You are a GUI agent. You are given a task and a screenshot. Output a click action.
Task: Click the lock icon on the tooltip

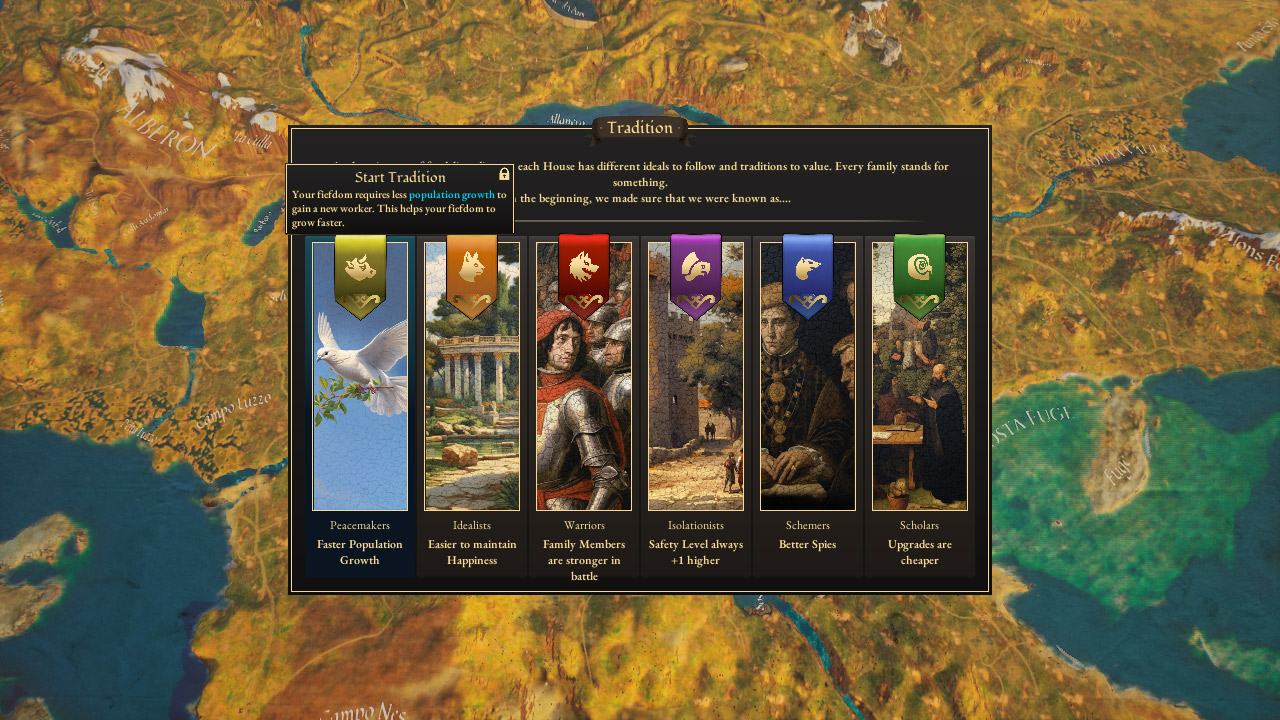tap(504, 174)
